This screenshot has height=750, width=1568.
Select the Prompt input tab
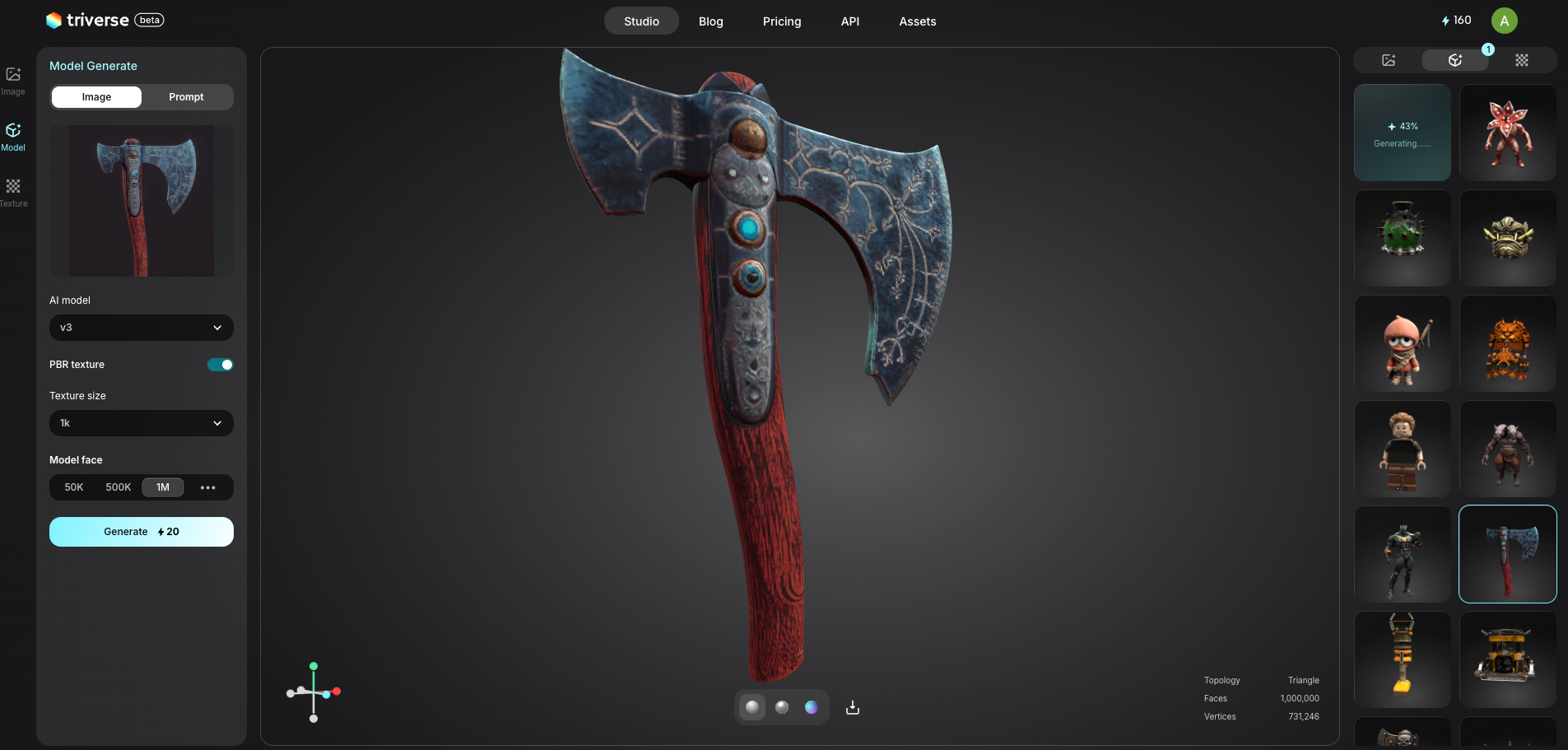point(186,97)
